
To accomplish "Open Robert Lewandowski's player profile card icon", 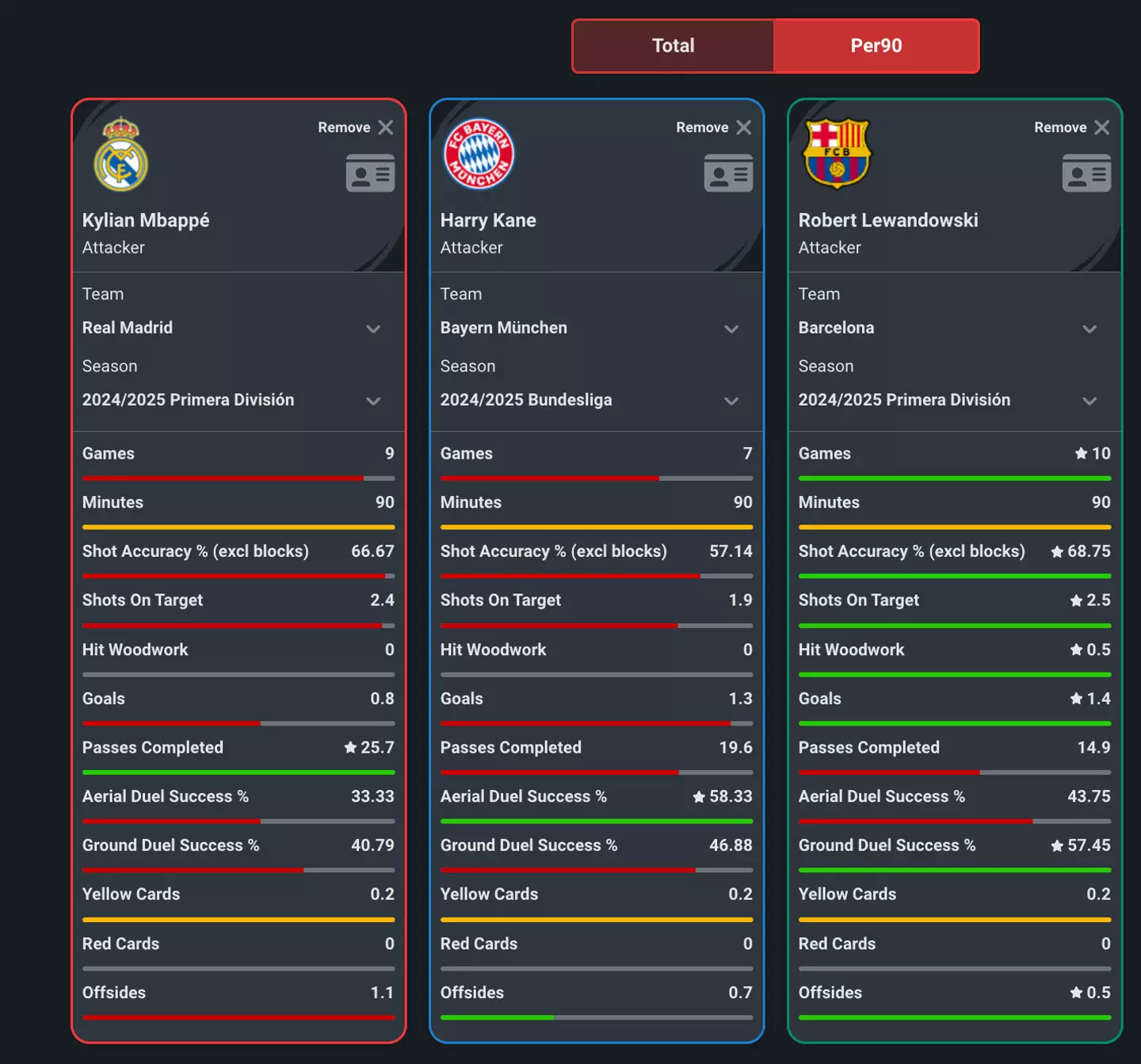I will tap(1086, 174).
